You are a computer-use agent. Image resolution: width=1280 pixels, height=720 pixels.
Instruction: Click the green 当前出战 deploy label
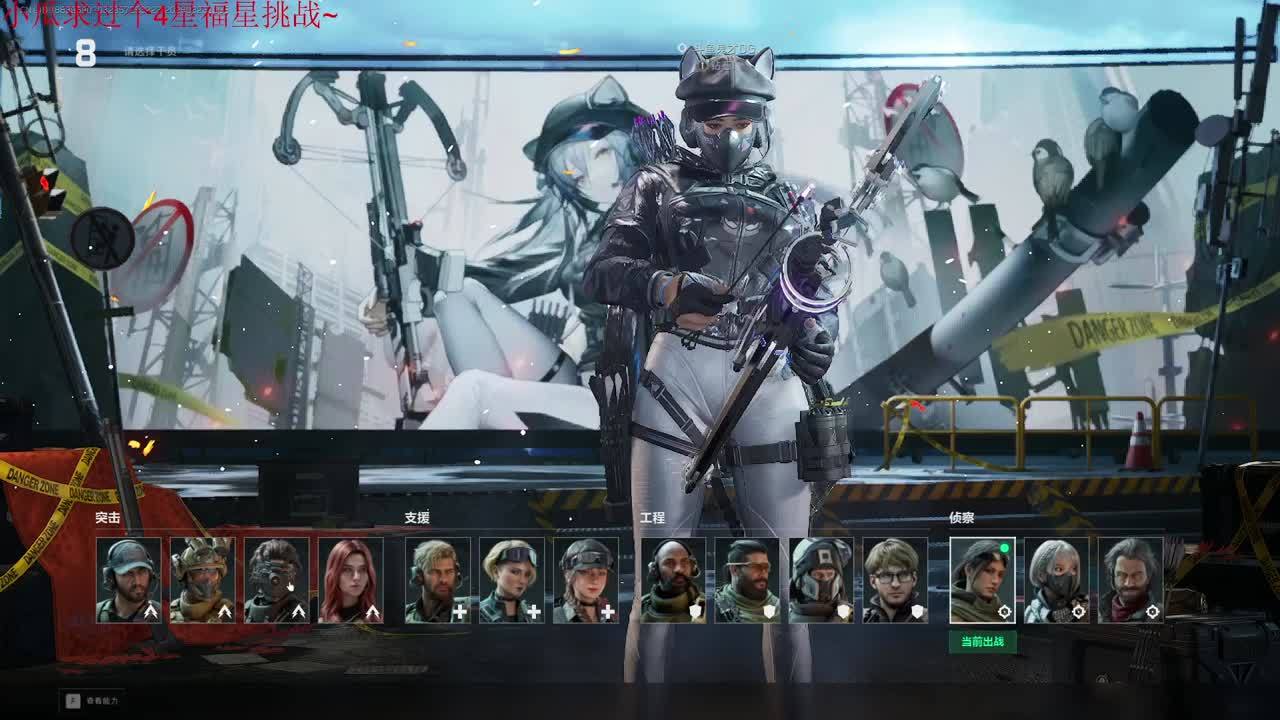click(982, 642)
